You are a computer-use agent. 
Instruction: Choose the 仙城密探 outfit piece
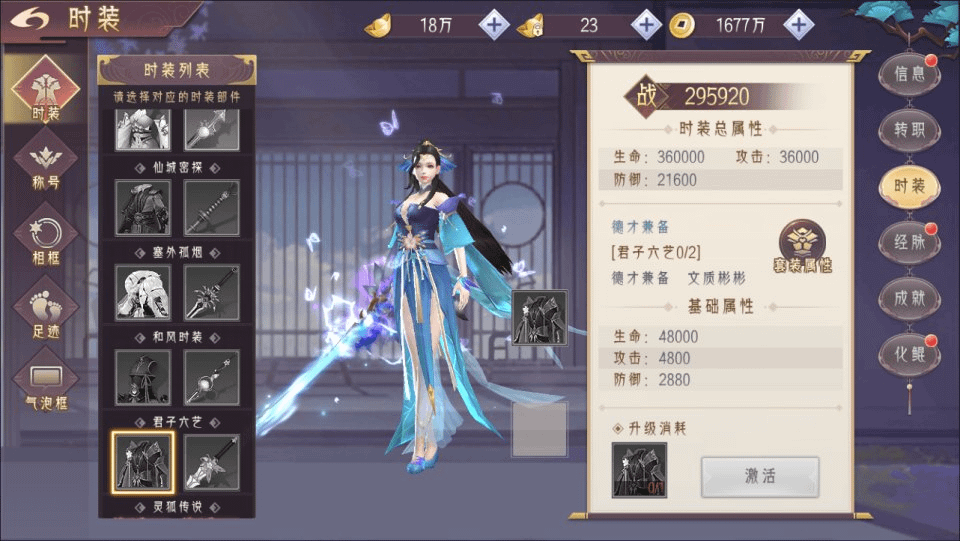(142, 207)
